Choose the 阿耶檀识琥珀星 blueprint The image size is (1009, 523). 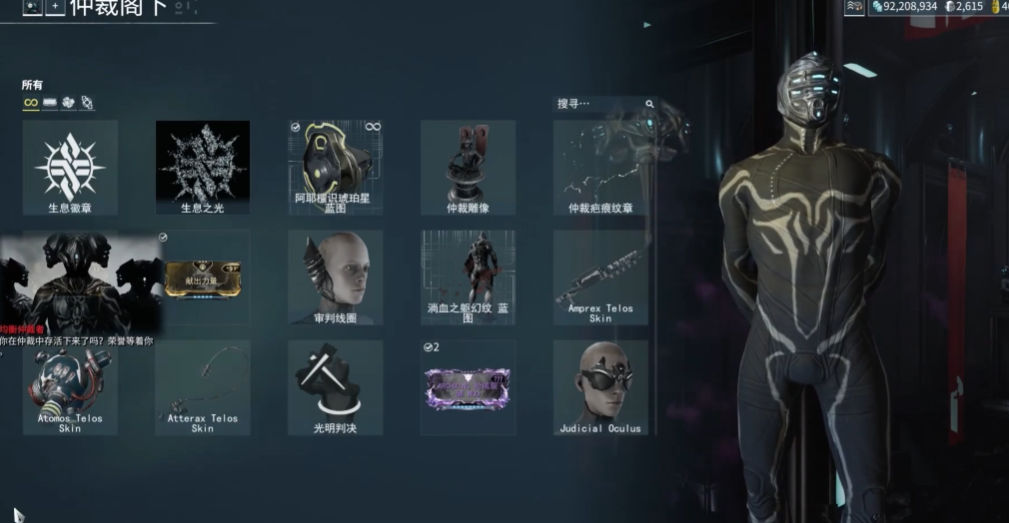tap(335, 166)
